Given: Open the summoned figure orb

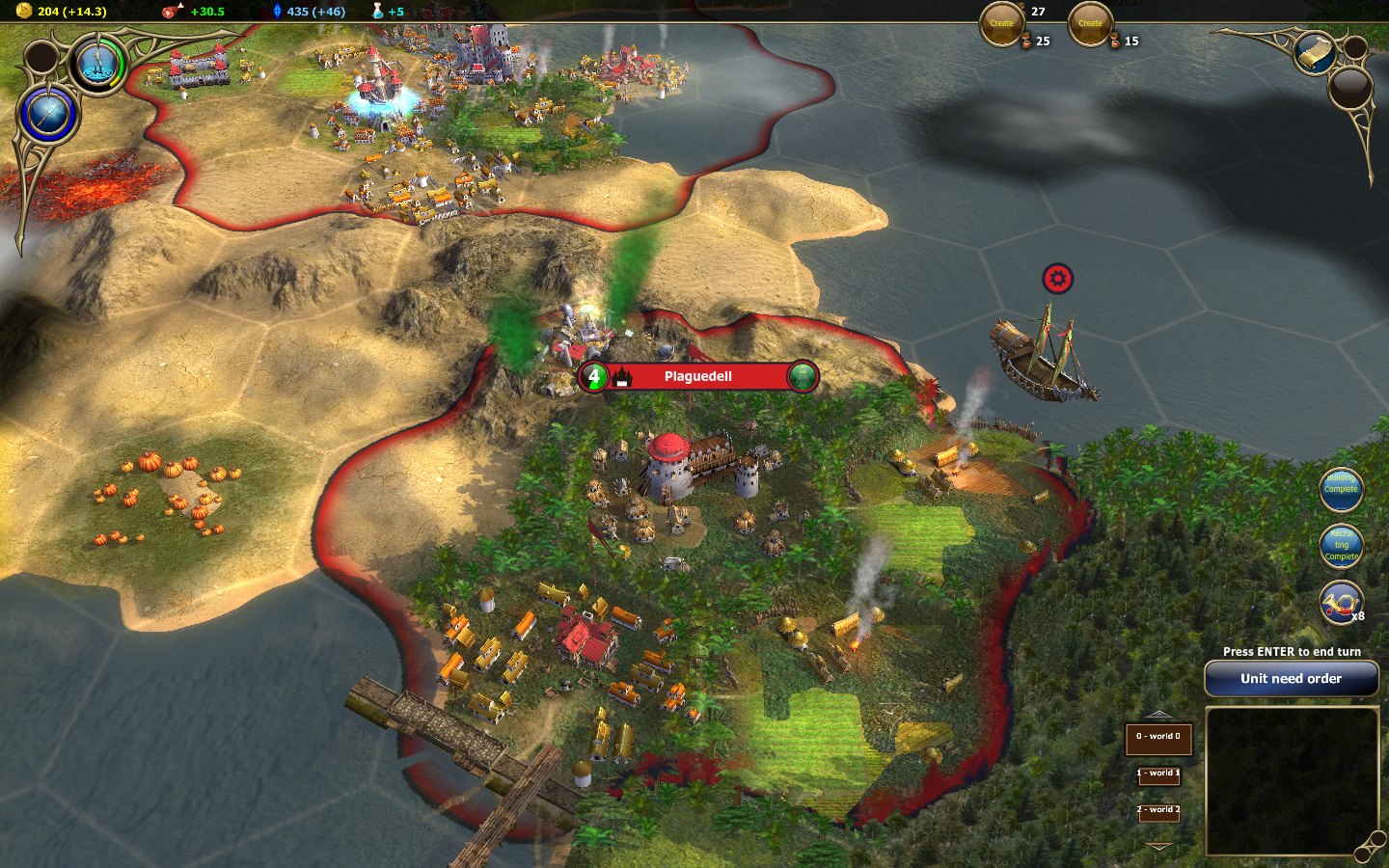Looking at the screenshot, I should point(98,65).
